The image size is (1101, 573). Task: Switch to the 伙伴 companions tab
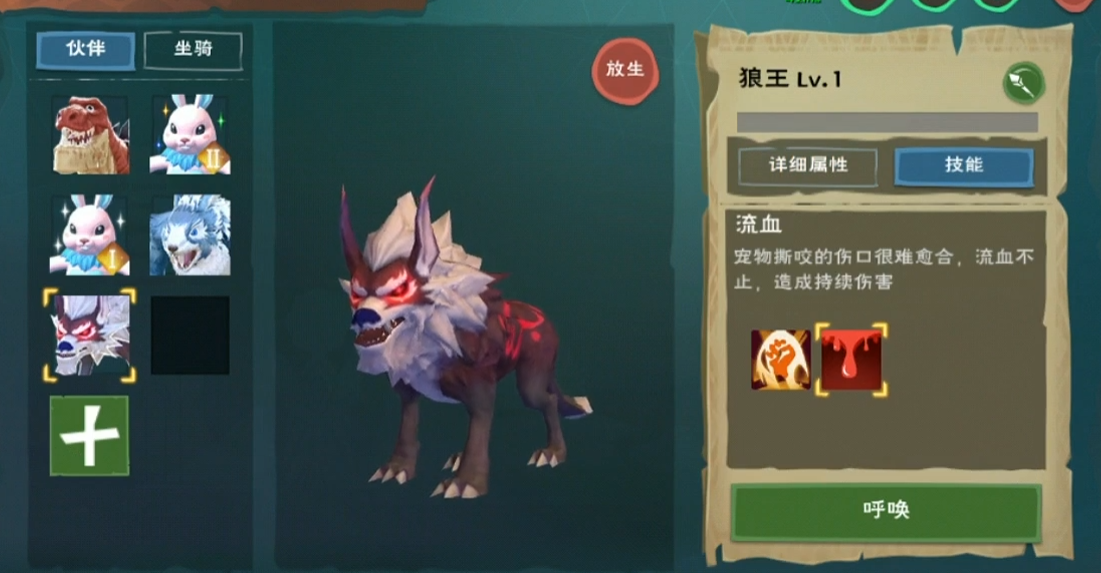tap(86, 50)
